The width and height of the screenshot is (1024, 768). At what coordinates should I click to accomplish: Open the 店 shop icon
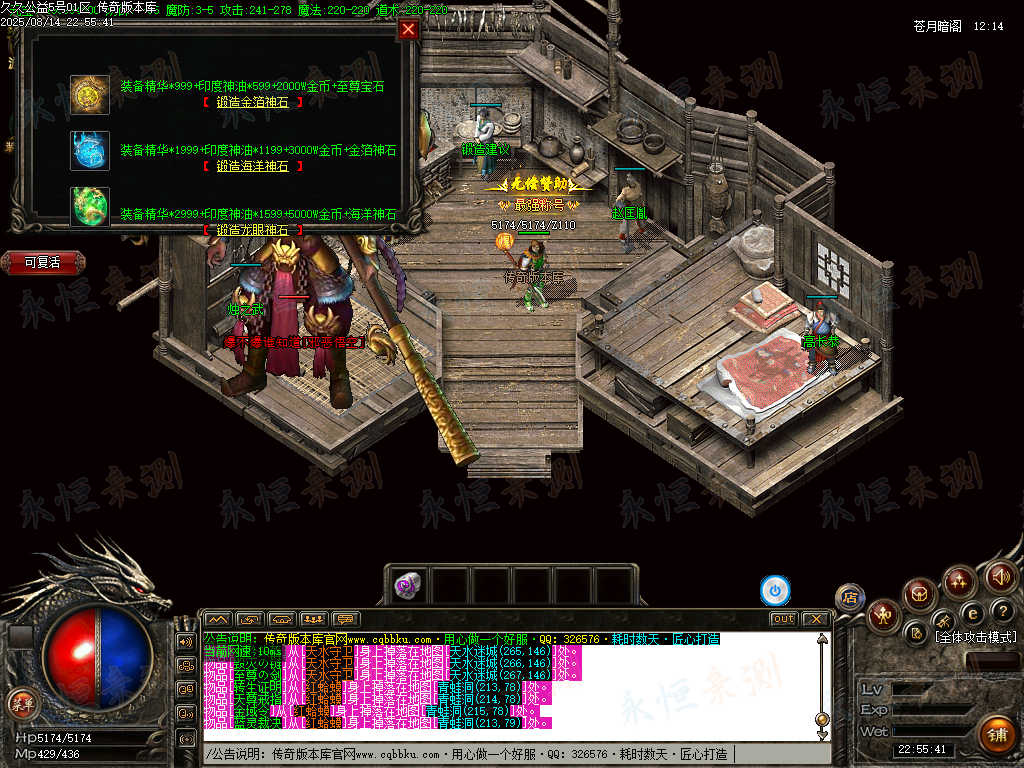click(850, 597)
